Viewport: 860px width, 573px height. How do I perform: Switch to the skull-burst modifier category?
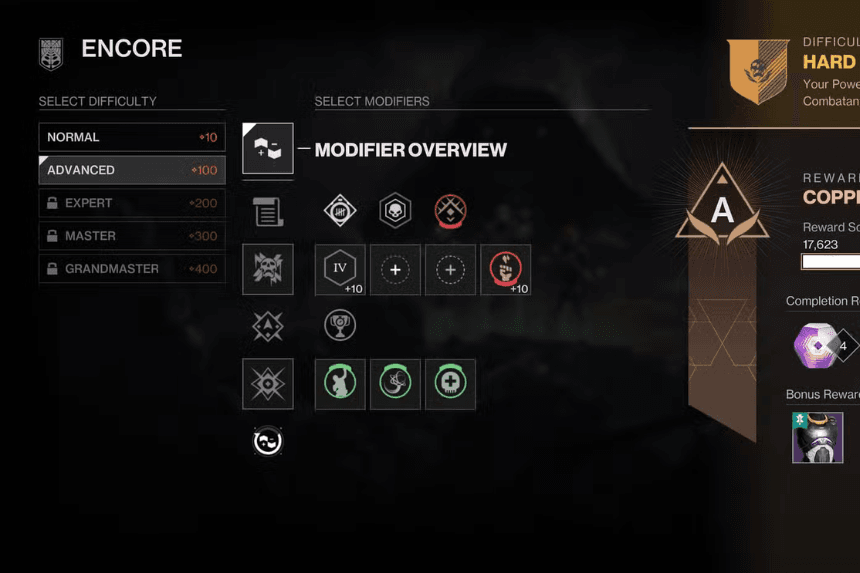(x=268, y=269)
